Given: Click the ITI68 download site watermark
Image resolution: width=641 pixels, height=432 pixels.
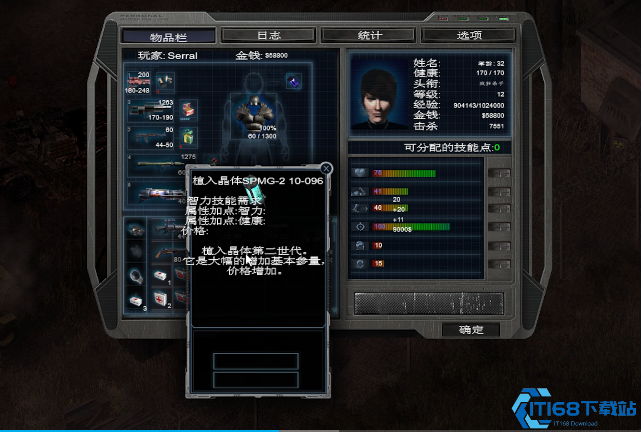Looking at the screenshot, I should 575,407.
